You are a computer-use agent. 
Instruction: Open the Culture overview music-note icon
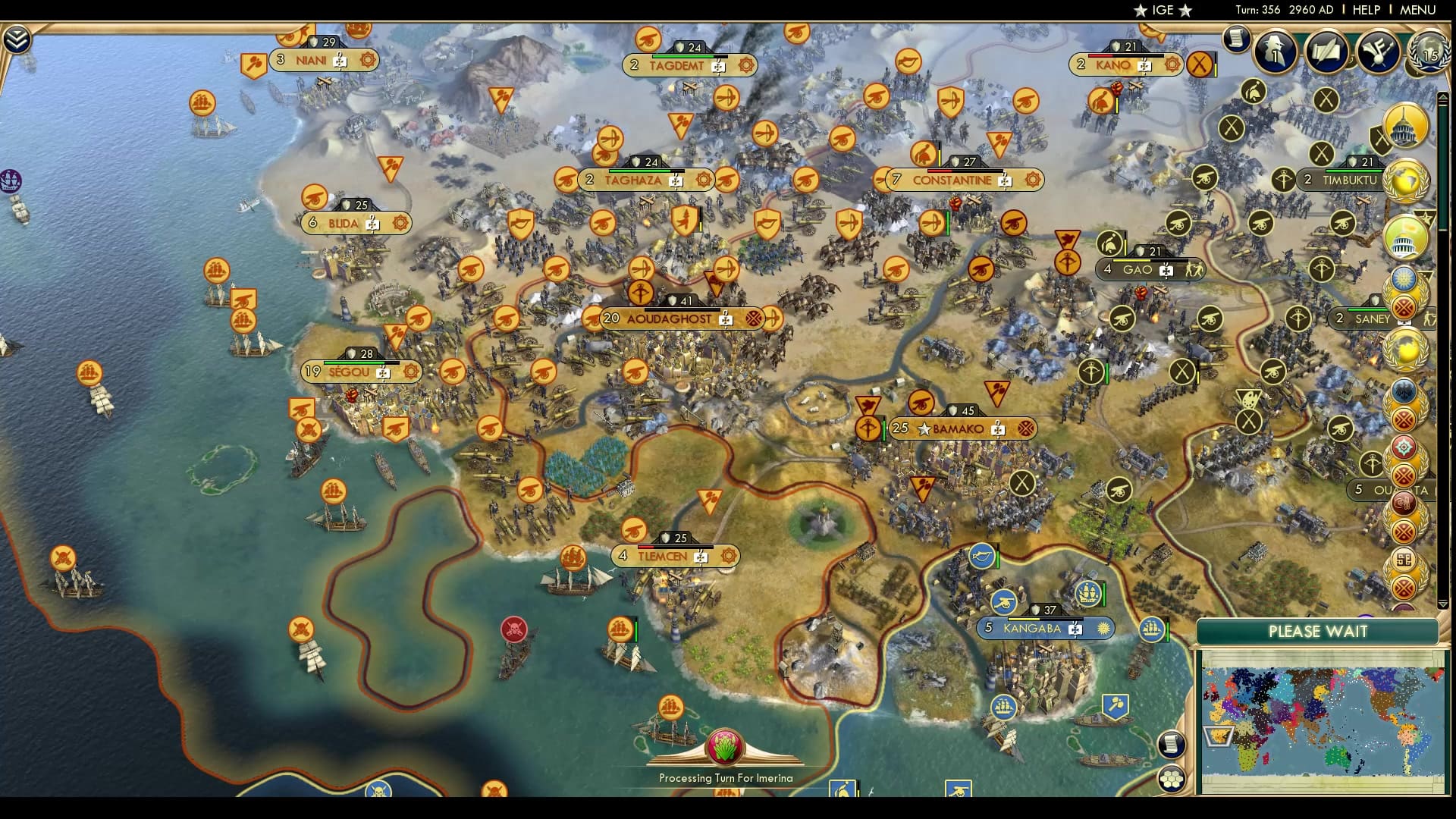click(x=1377, y=52)
